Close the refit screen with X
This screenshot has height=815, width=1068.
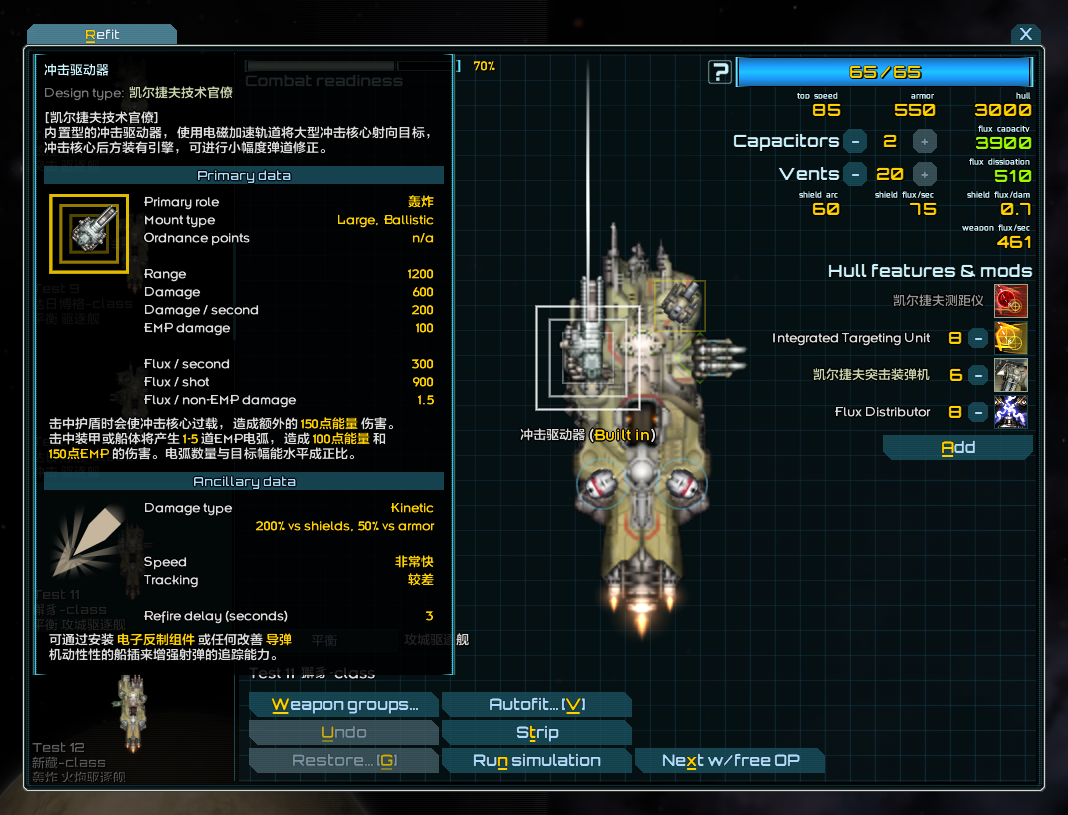click(x=1025, y=34)
